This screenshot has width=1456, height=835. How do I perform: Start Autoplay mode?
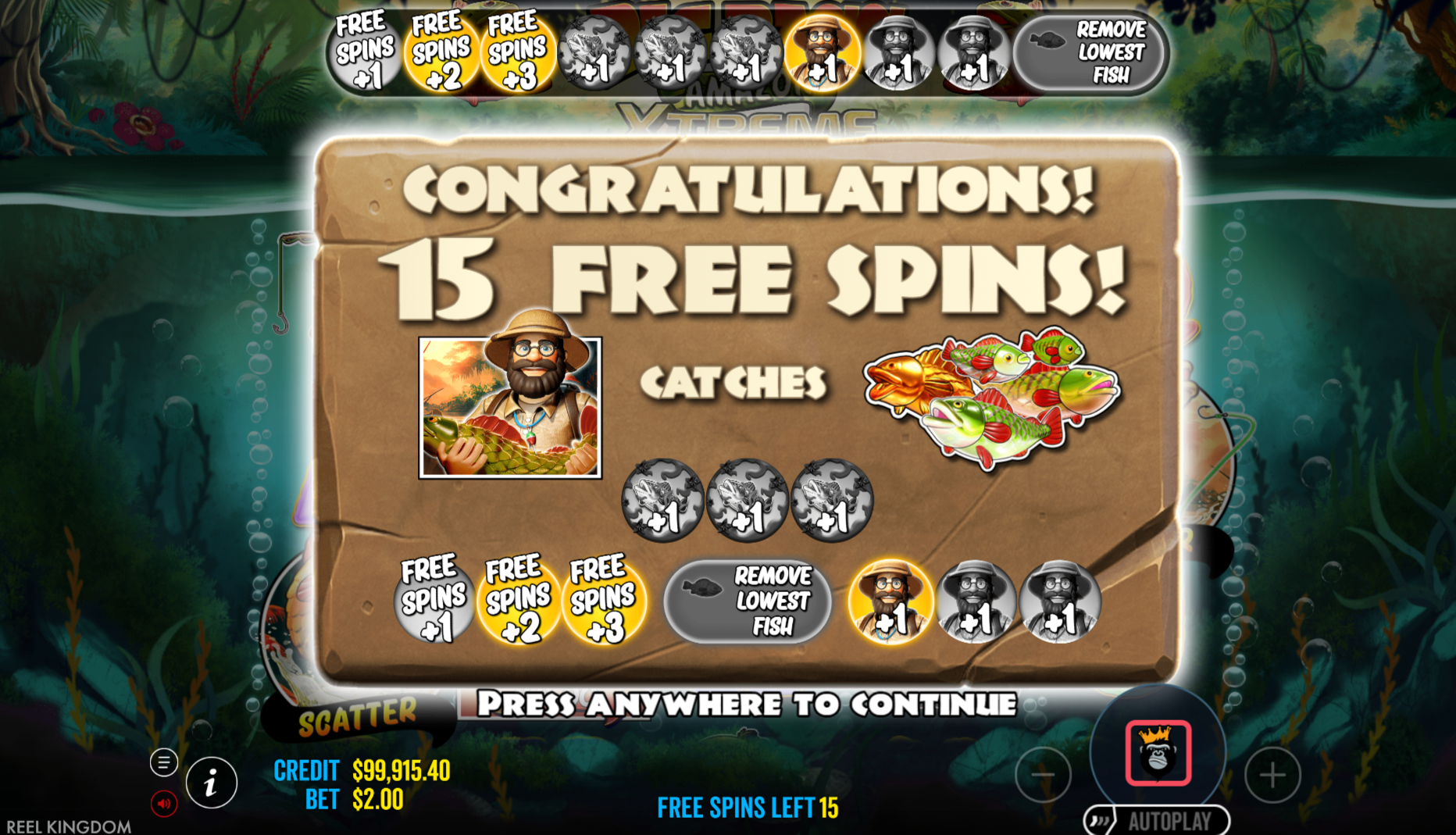click(x=1157, y=821)
